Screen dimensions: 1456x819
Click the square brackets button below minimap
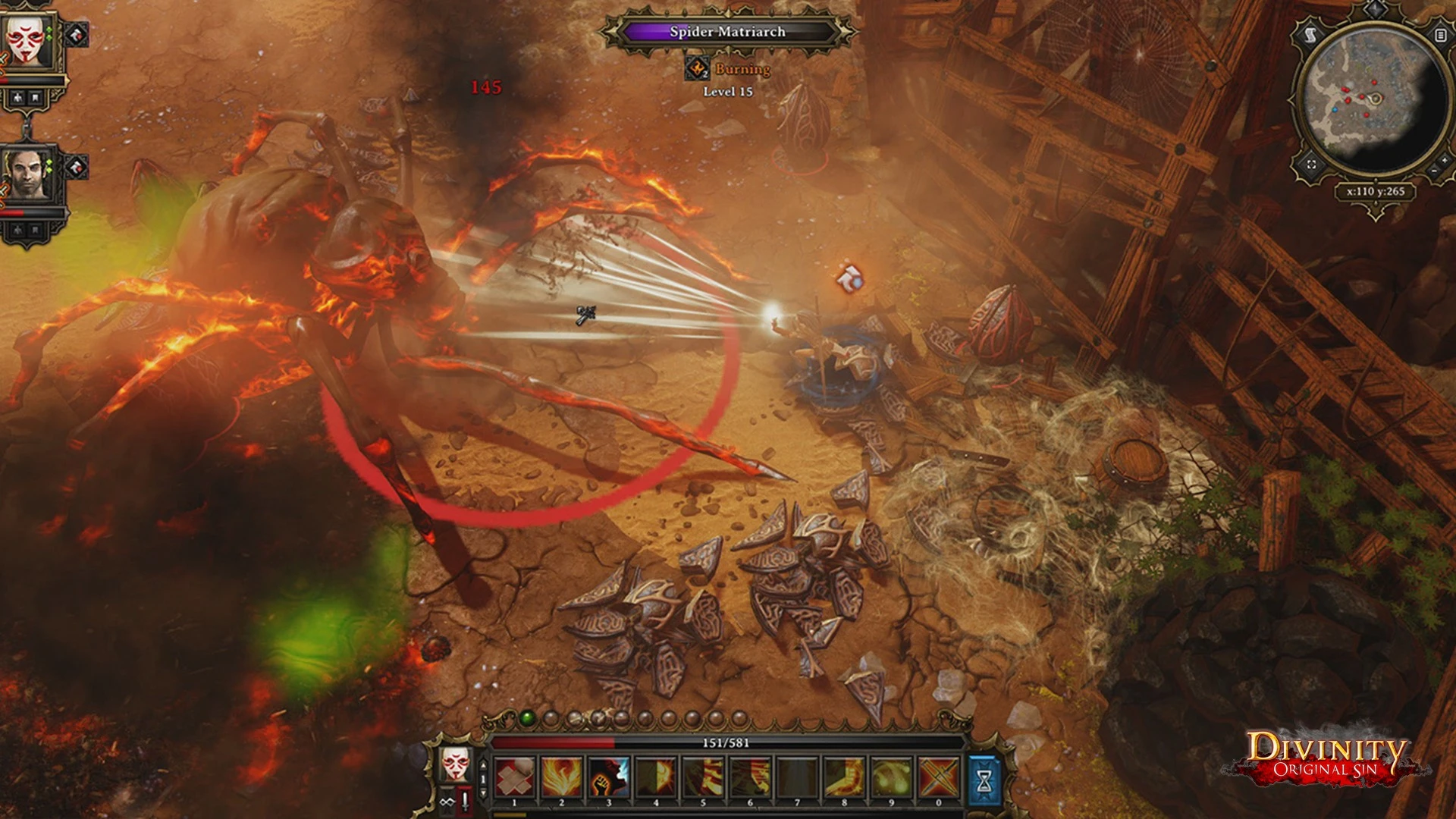coord(1312,165)
